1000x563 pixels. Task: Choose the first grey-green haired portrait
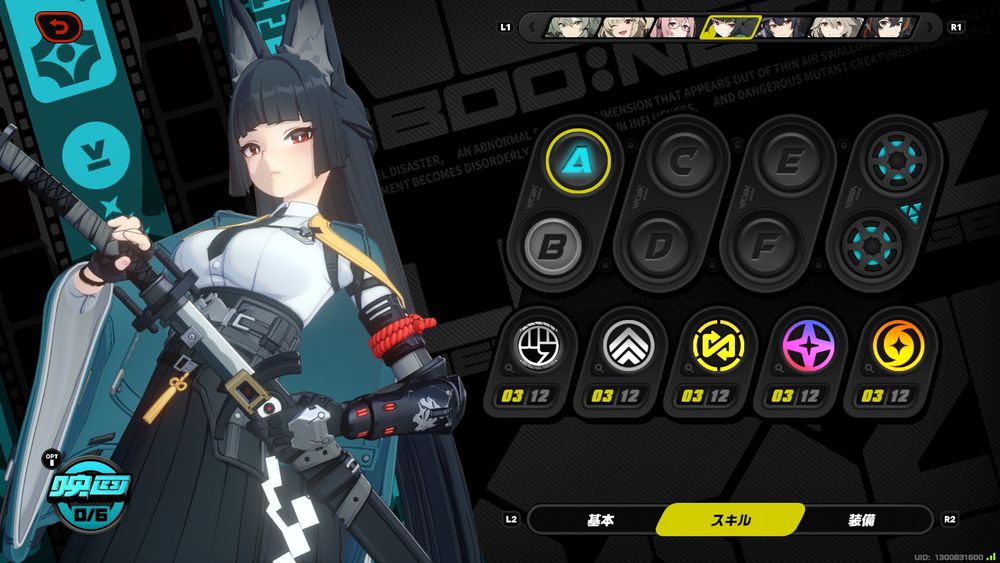(x=568, y=27)
